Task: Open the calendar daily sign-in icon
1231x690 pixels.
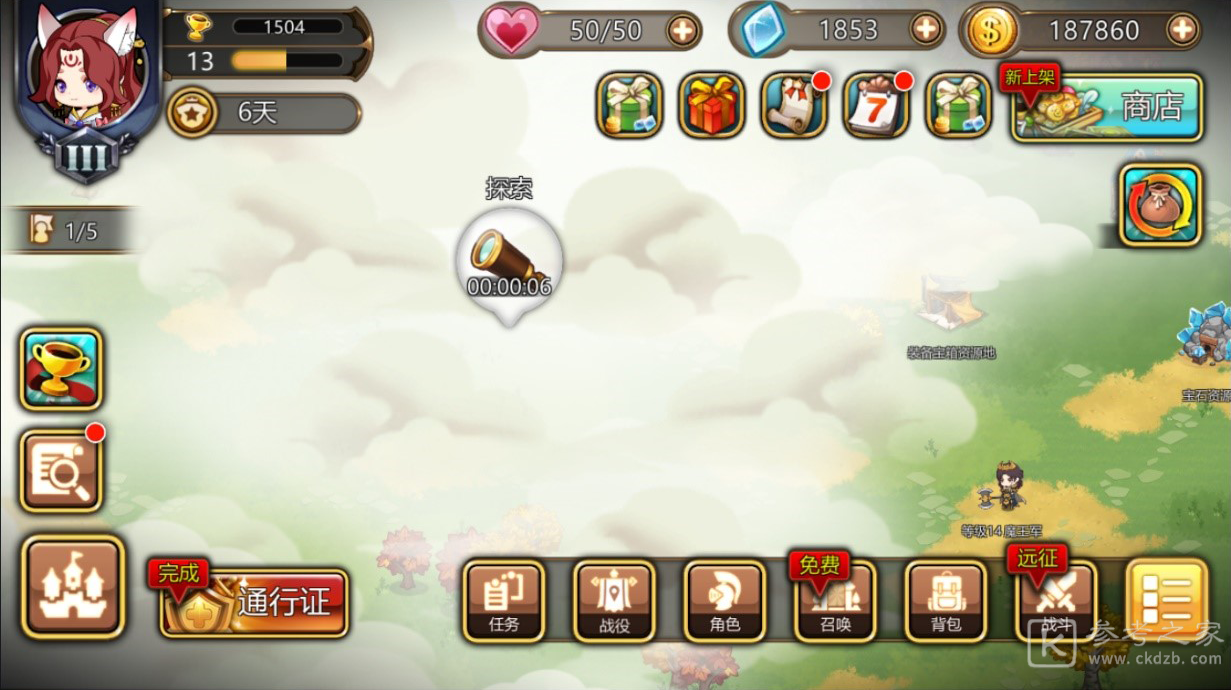Action: 876,105
